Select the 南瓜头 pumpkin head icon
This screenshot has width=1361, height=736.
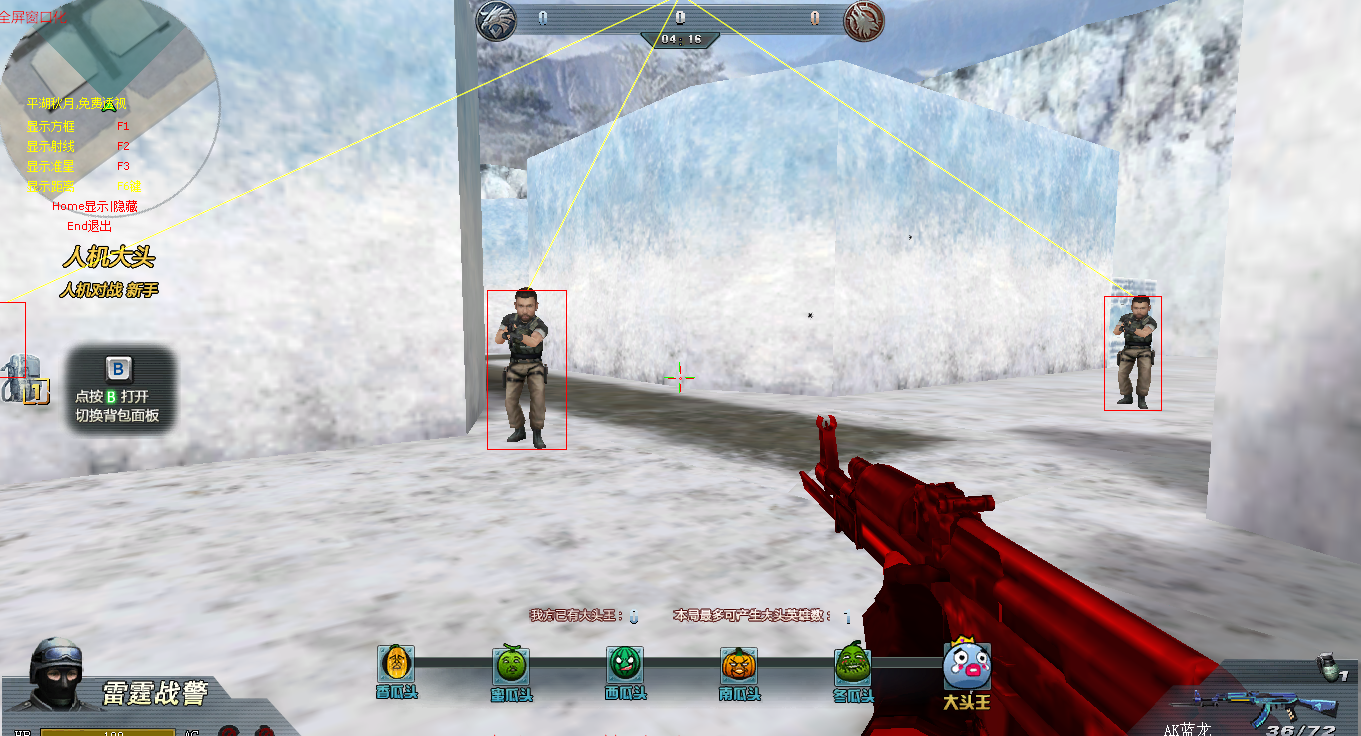(x=739, y=663)
